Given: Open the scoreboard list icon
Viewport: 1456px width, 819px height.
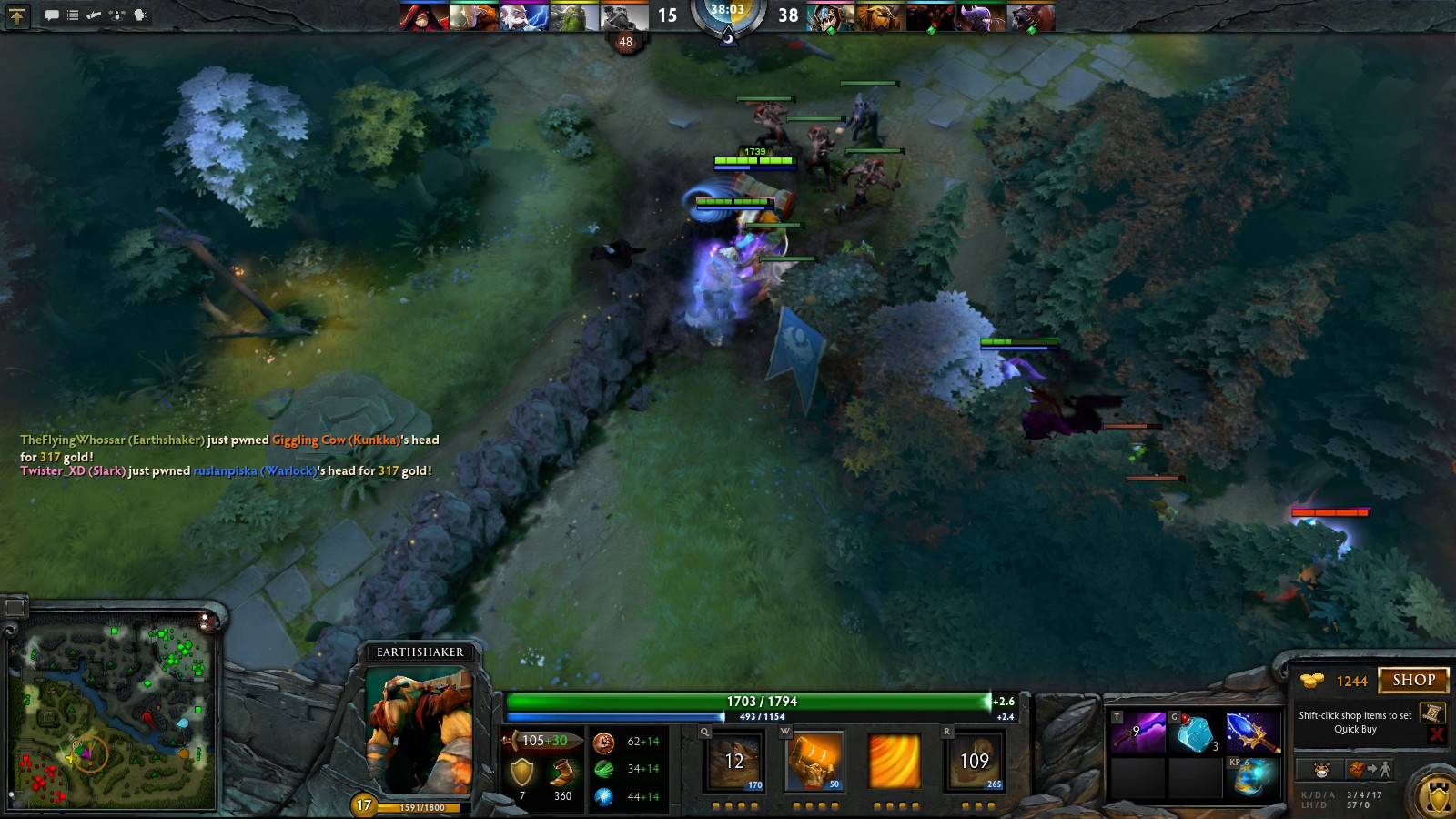Looking at the screenshot, I should (x=73, y=15).
